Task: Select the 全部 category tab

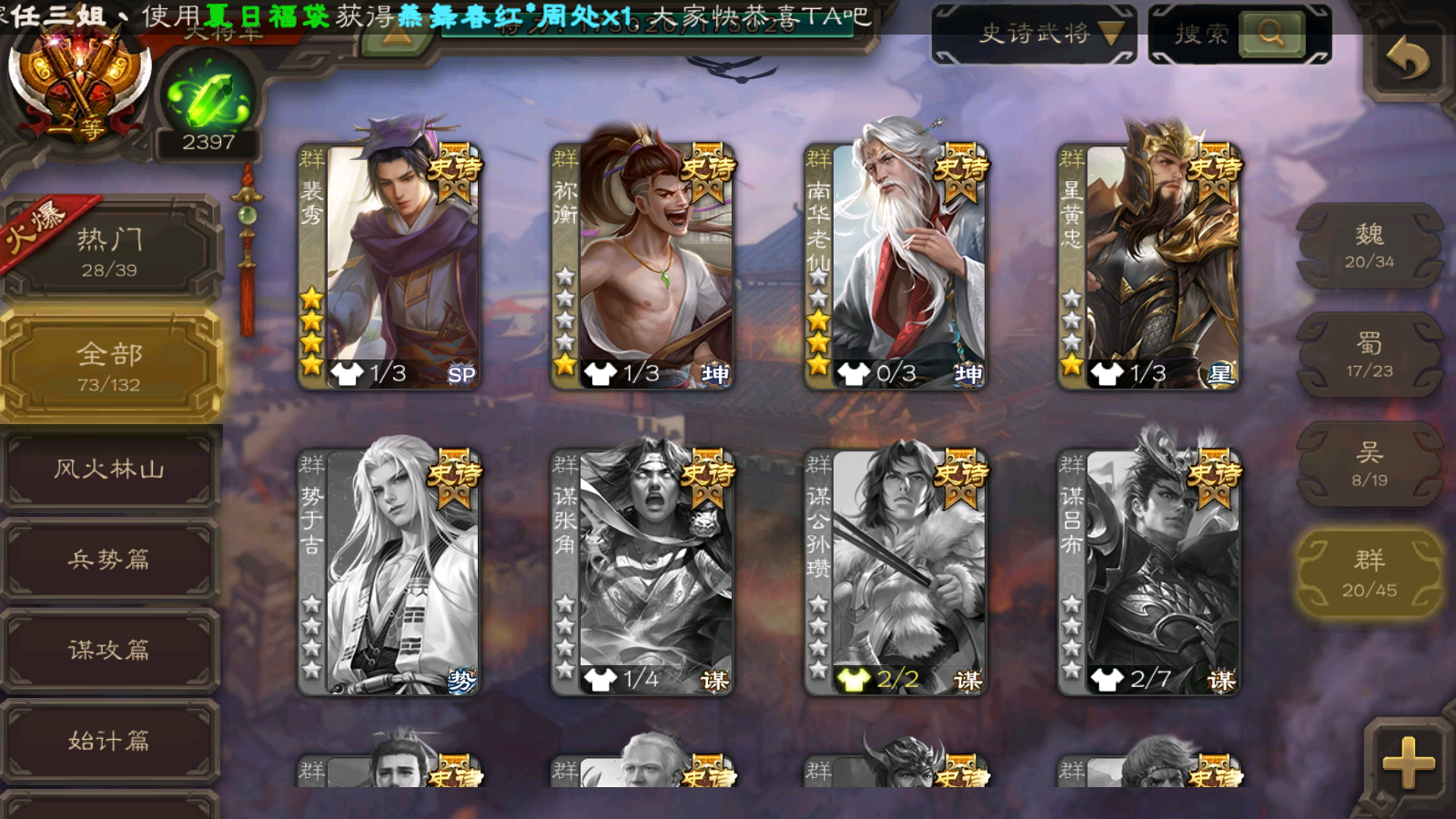Action: tap(109, 366)
